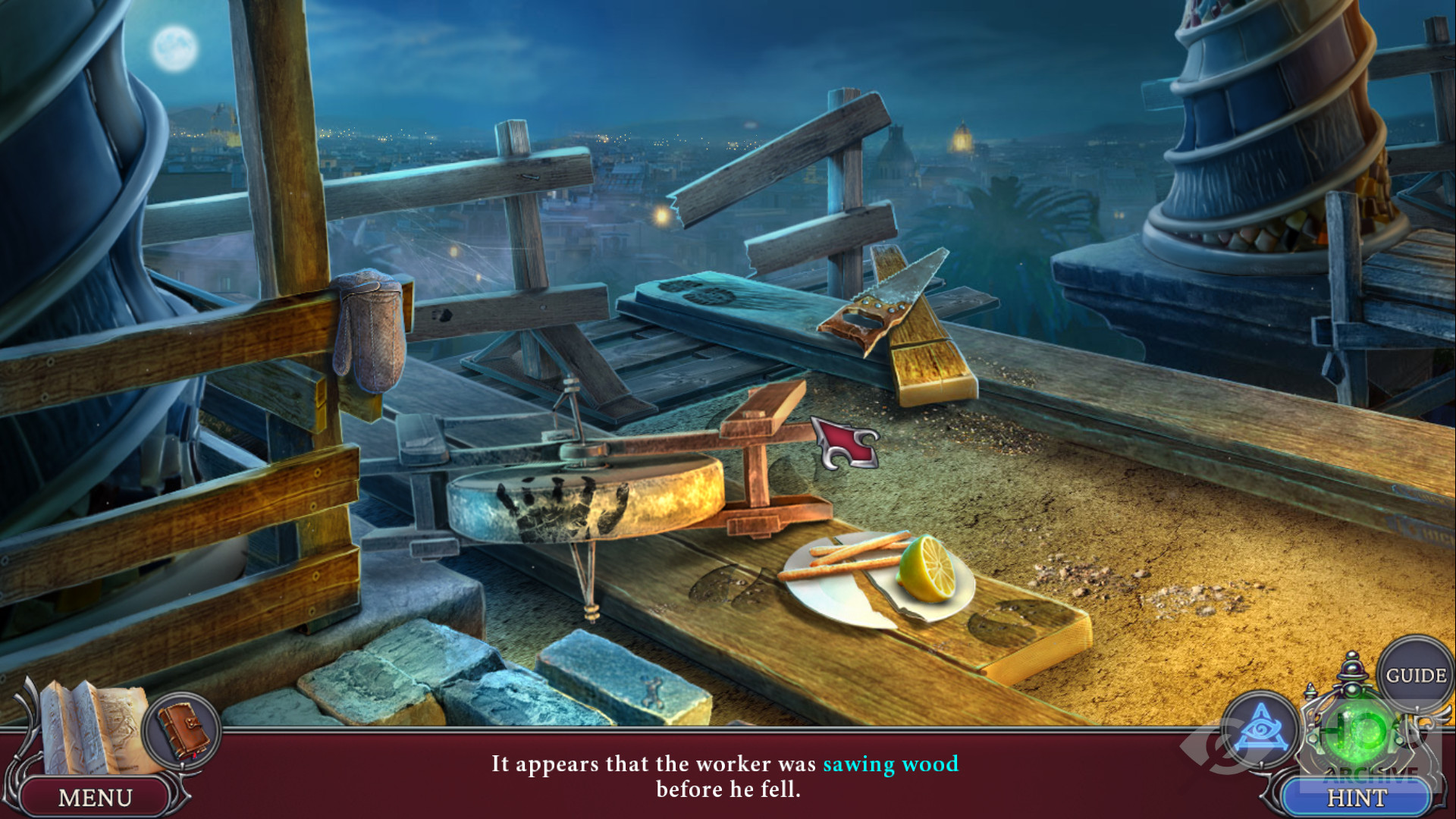Image resolution: width=1456 pixels, height=819 pixels.
Task: Activate the blue eye triangle amulet
Action: (x=1261, y=729)
